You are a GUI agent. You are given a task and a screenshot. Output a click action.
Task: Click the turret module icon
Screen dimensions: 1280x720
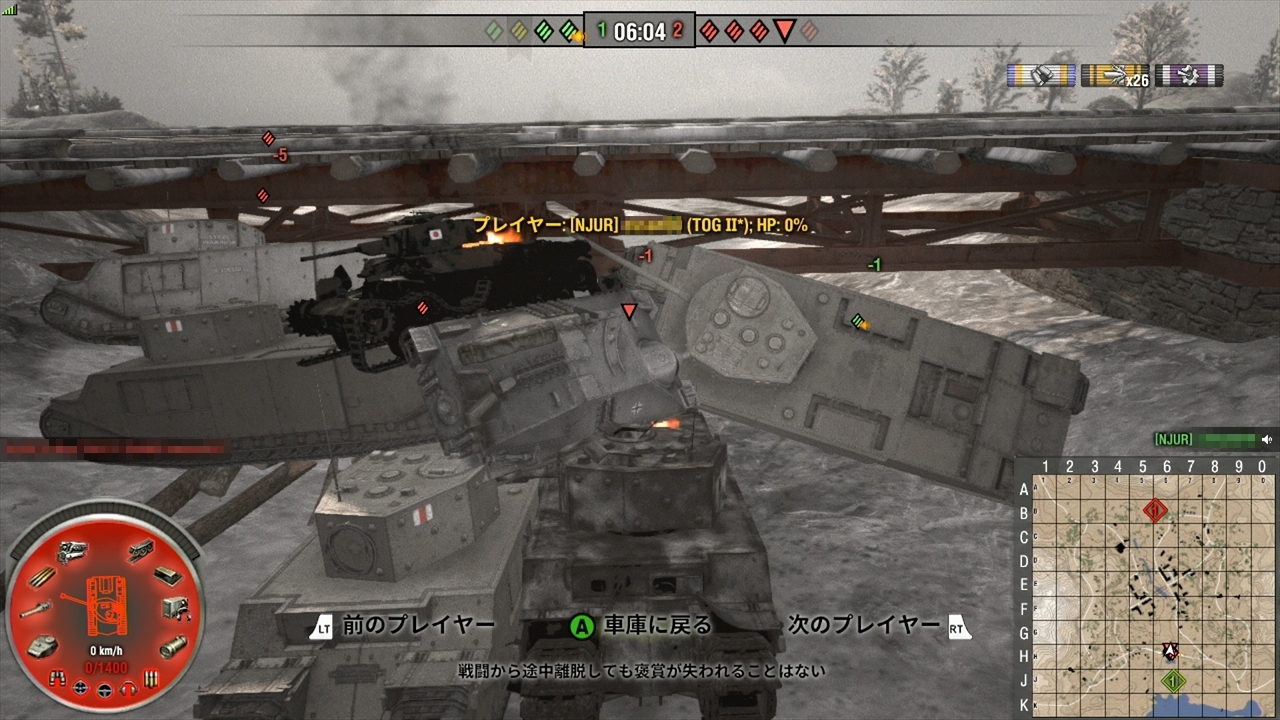click(x=42, y=646)
